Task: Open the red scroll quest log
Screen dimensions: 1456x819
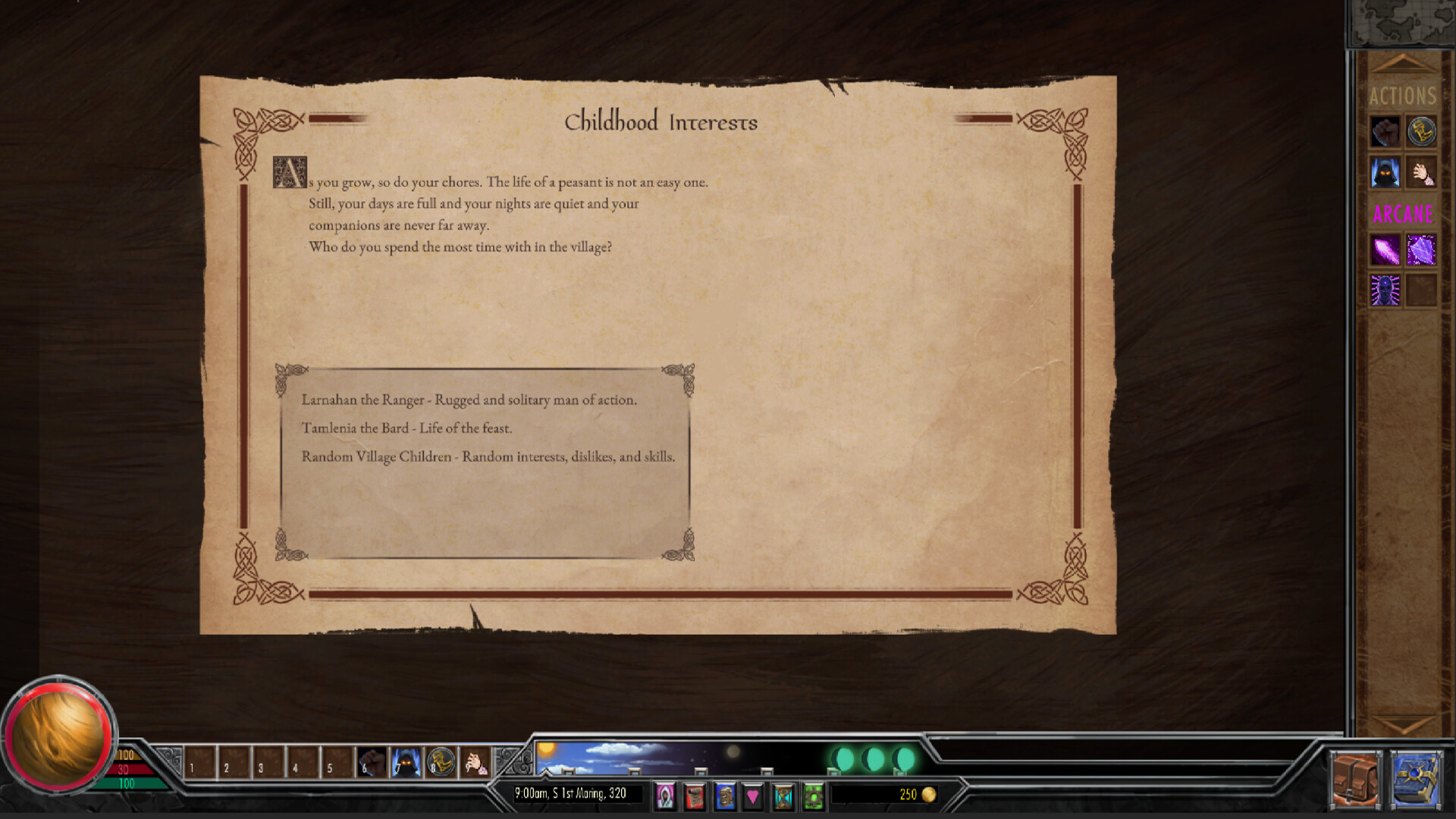Action: pos(695,796)
